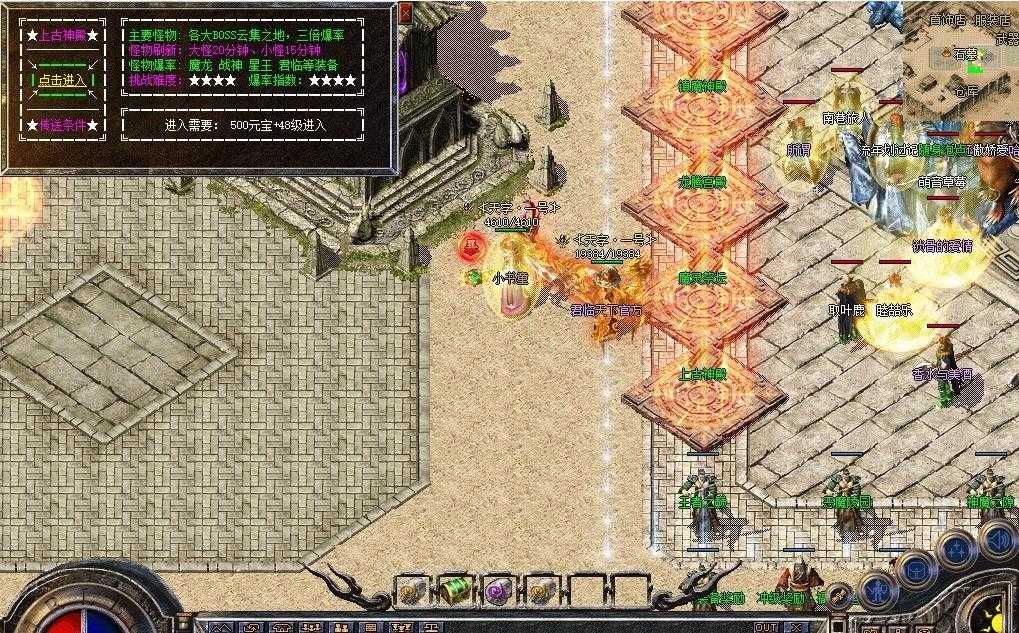Use the purple swirl scroll hotbar item
Screen dimensions: 1019x633
tap(497, 590)
